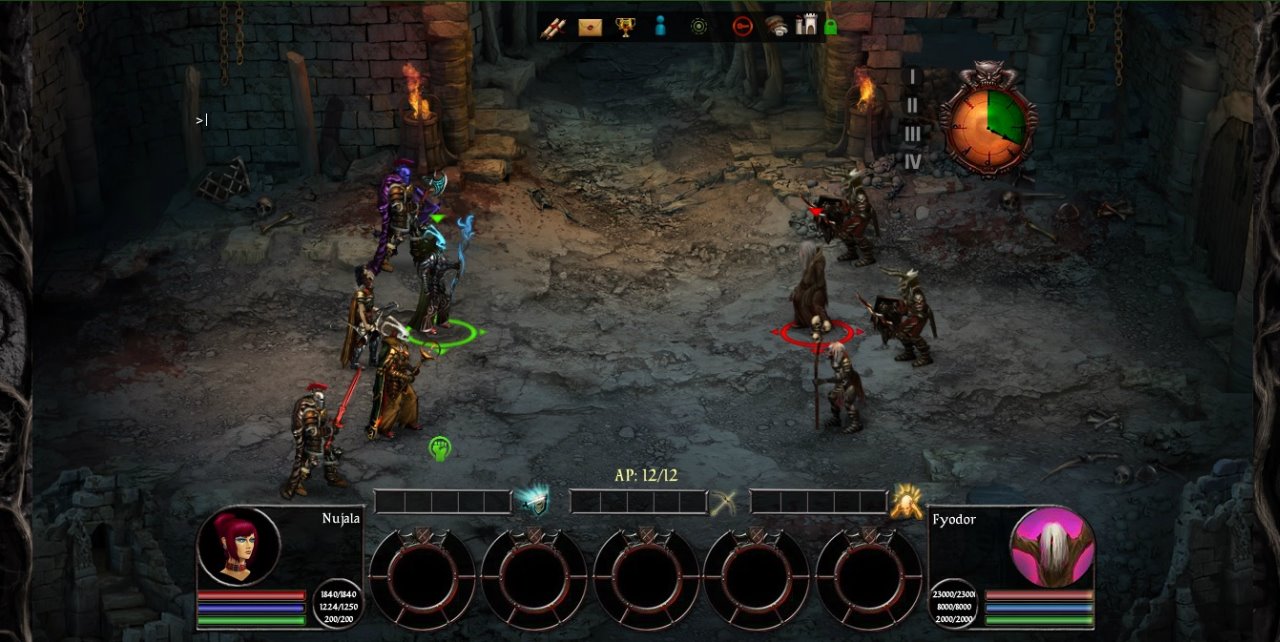This screenshot has width=1280, height=642.
Task: Click the red key circle icon
Action: pos(742,27)
